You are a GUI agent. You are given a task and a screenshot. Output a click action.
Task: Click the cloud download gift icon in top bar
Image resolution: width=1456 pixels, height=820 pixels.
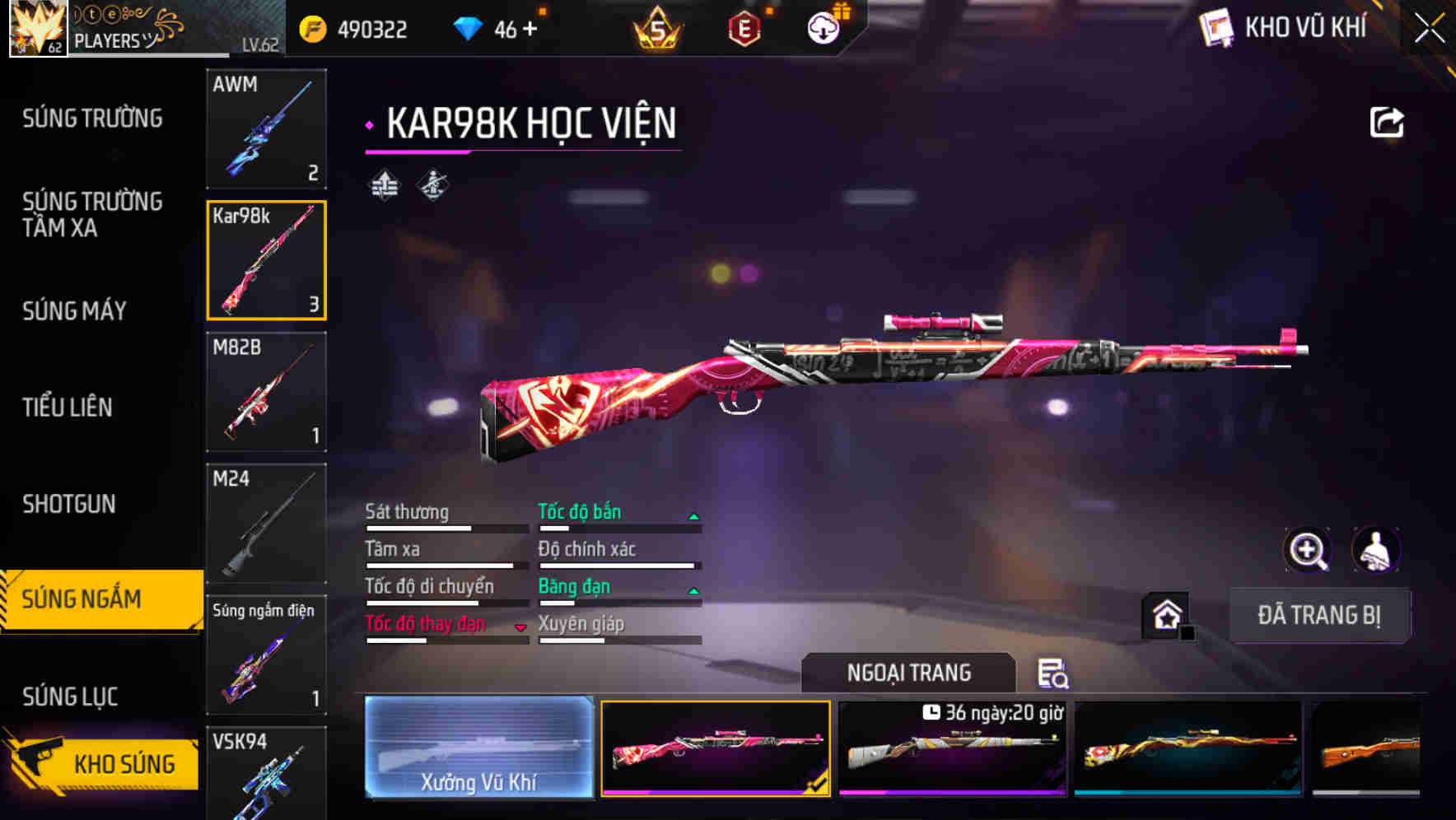point(823,27)
